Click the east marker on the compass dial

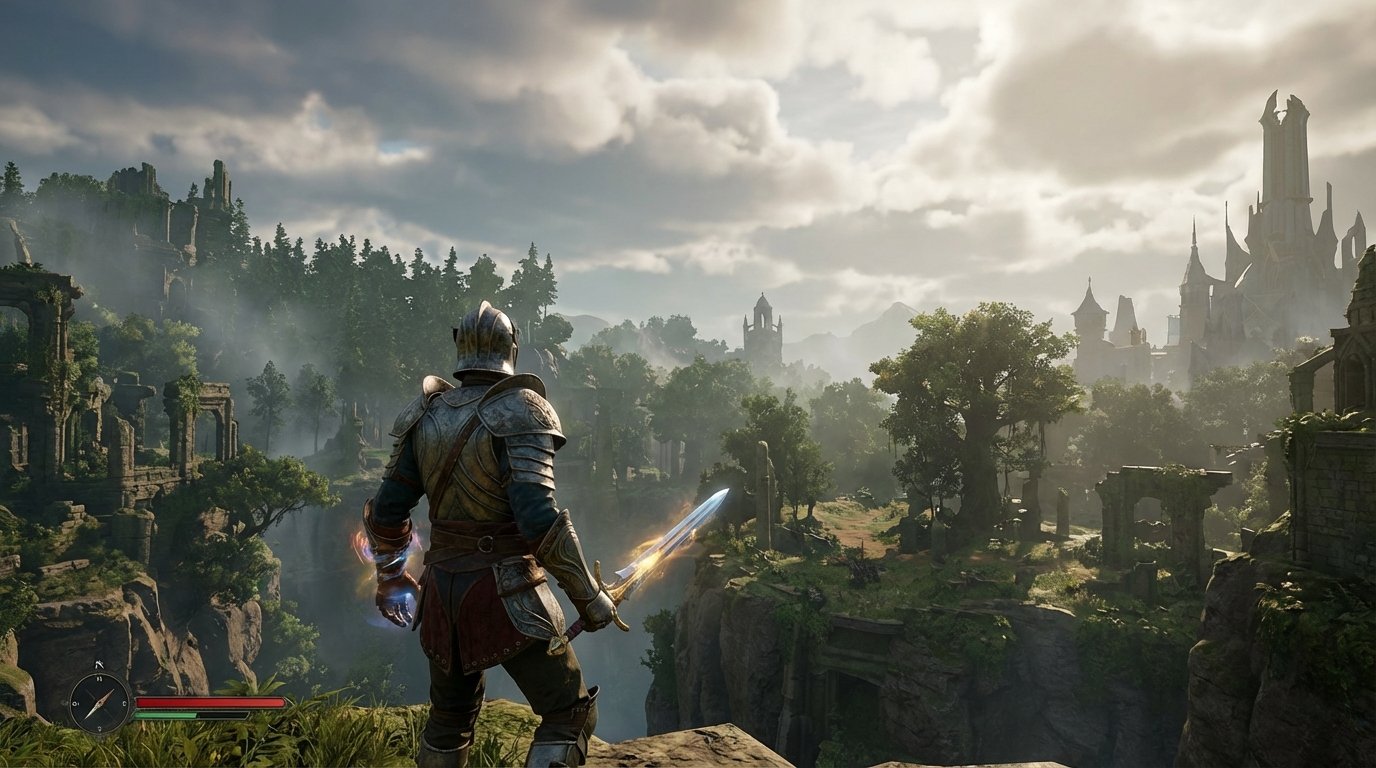click(124, 703)
